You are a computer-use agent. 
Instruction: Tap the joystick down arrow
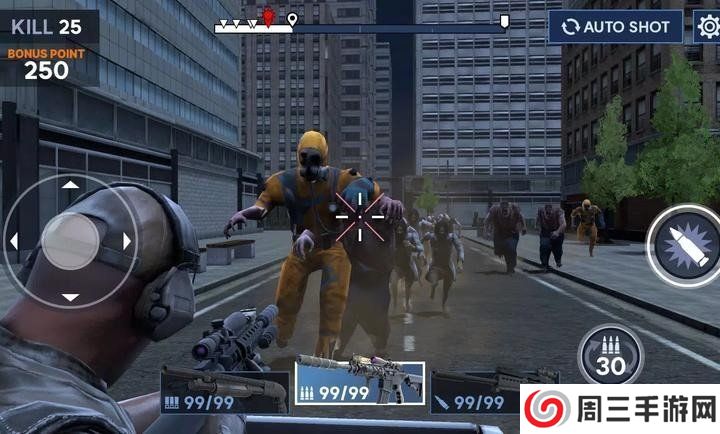[x=70, y=297]
